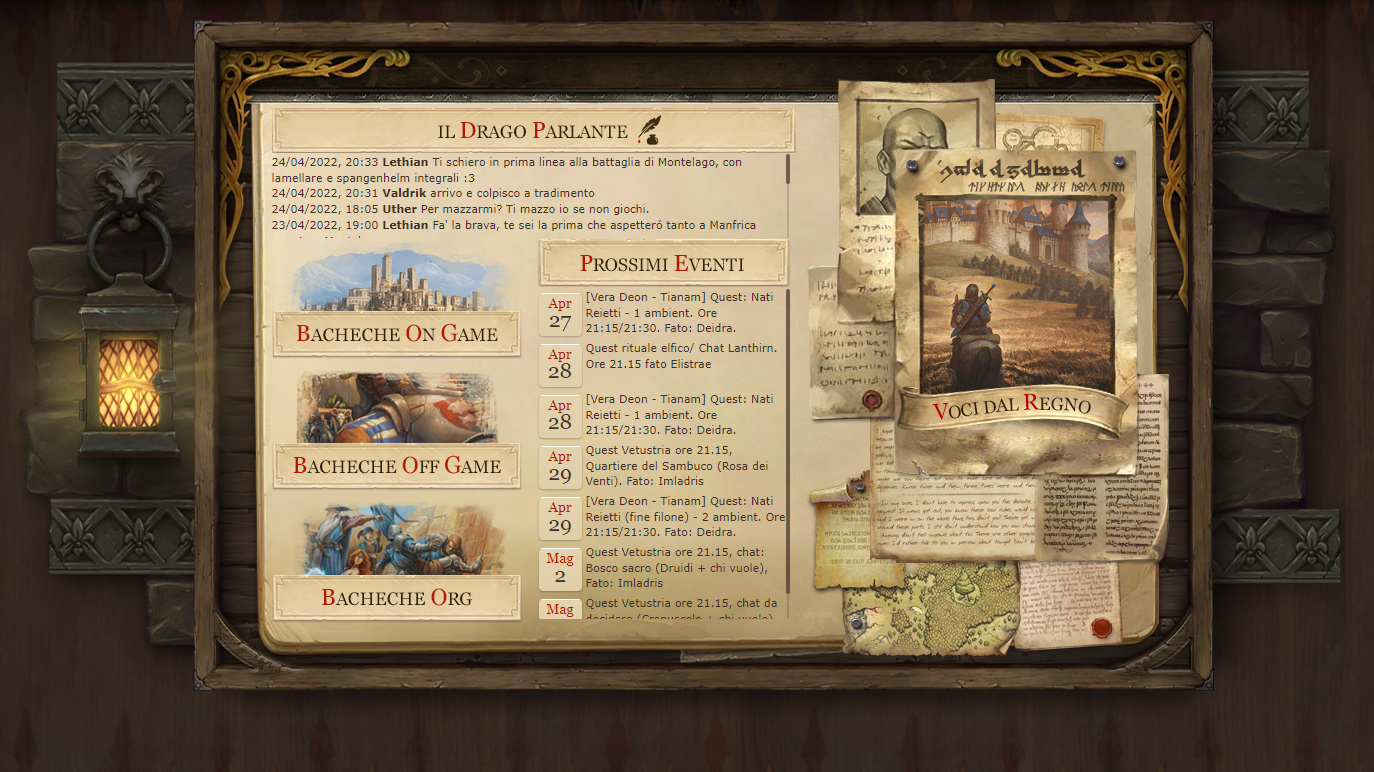Viewport: 1374px width, 772px height.
Task: Select the Prossimi Eventi header
Action: (x=662, y=264)
